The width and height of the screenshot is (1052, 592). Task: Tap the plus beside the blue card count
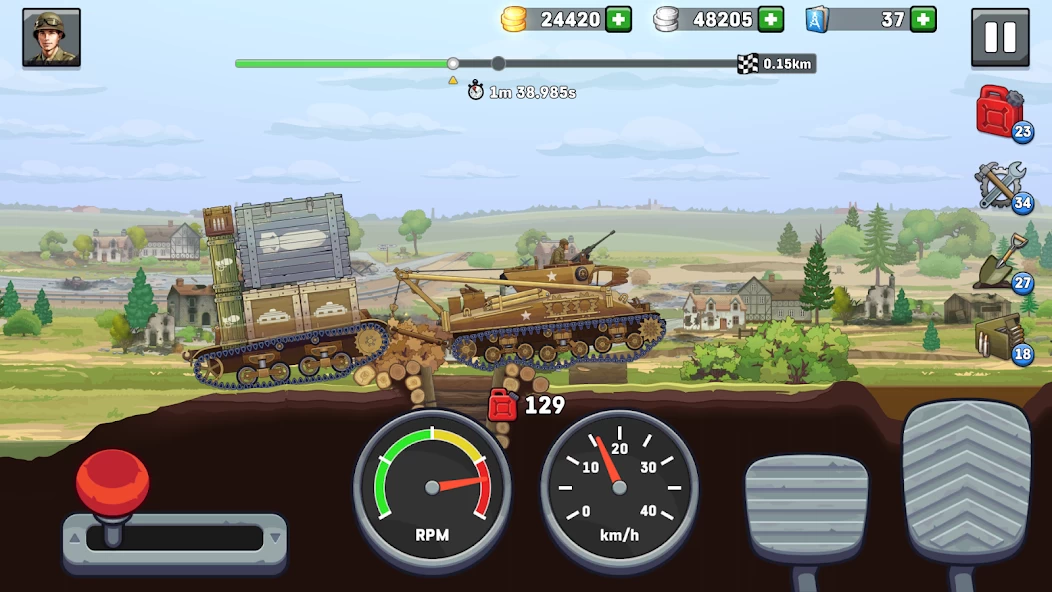point(923,19)
